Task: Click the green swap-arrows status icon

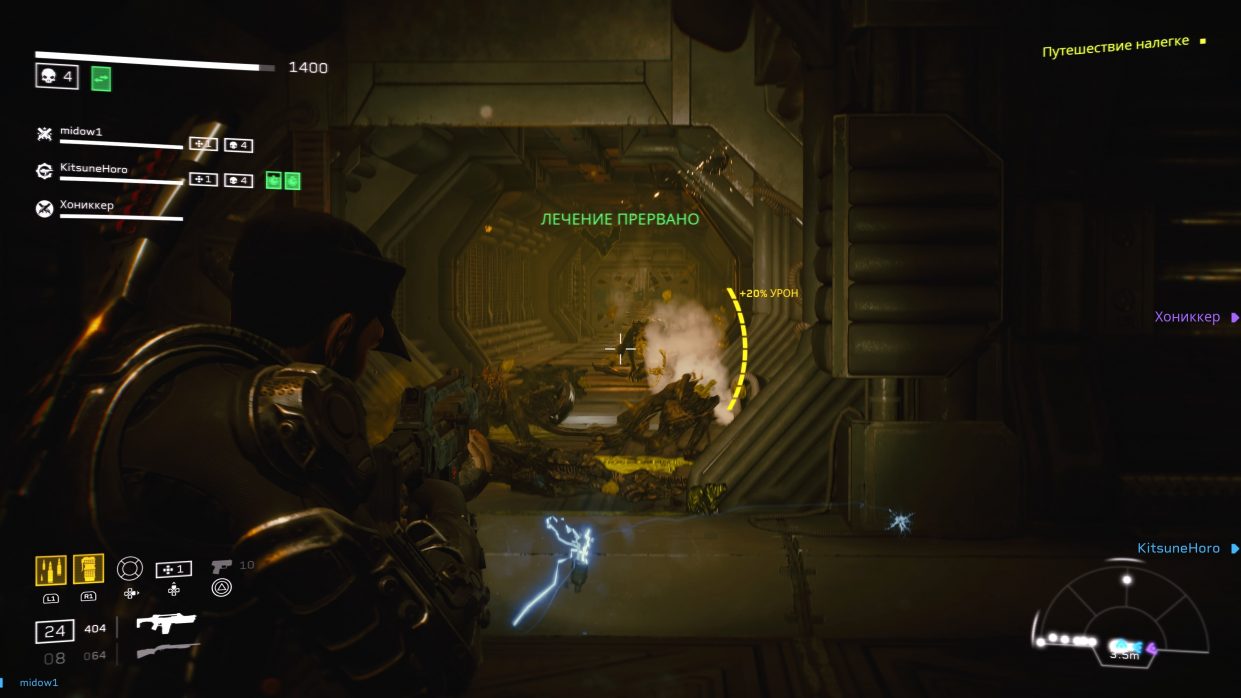Action: [x=101, y=78]
